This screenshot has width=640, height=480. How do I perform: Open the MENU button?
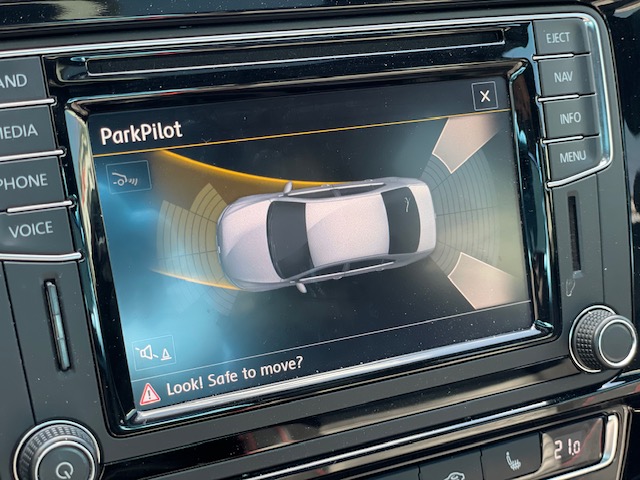pyautogui.click(x=573, y=157)
